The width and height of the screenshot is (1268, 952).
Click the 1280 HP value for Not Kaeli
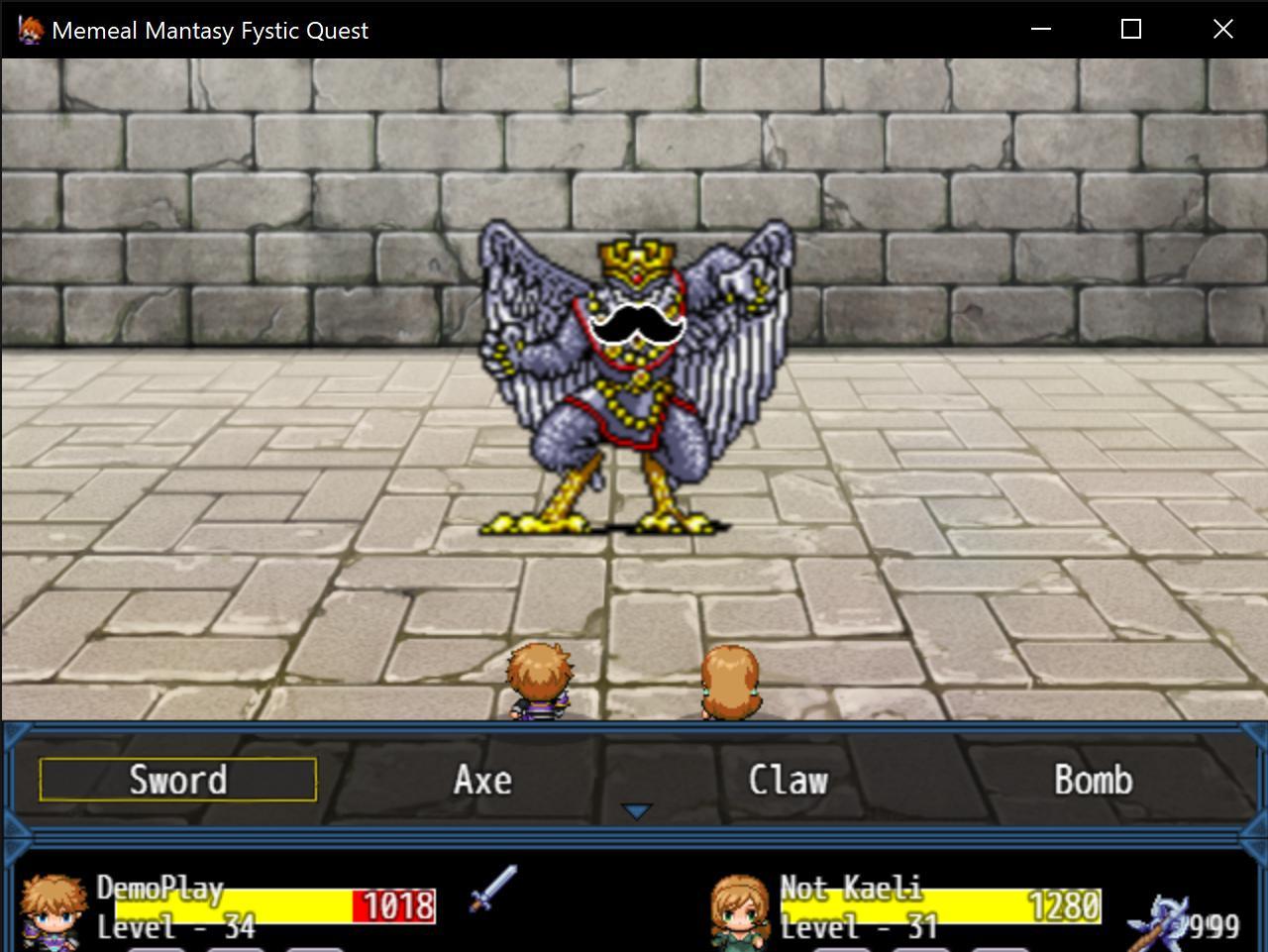1063,904
